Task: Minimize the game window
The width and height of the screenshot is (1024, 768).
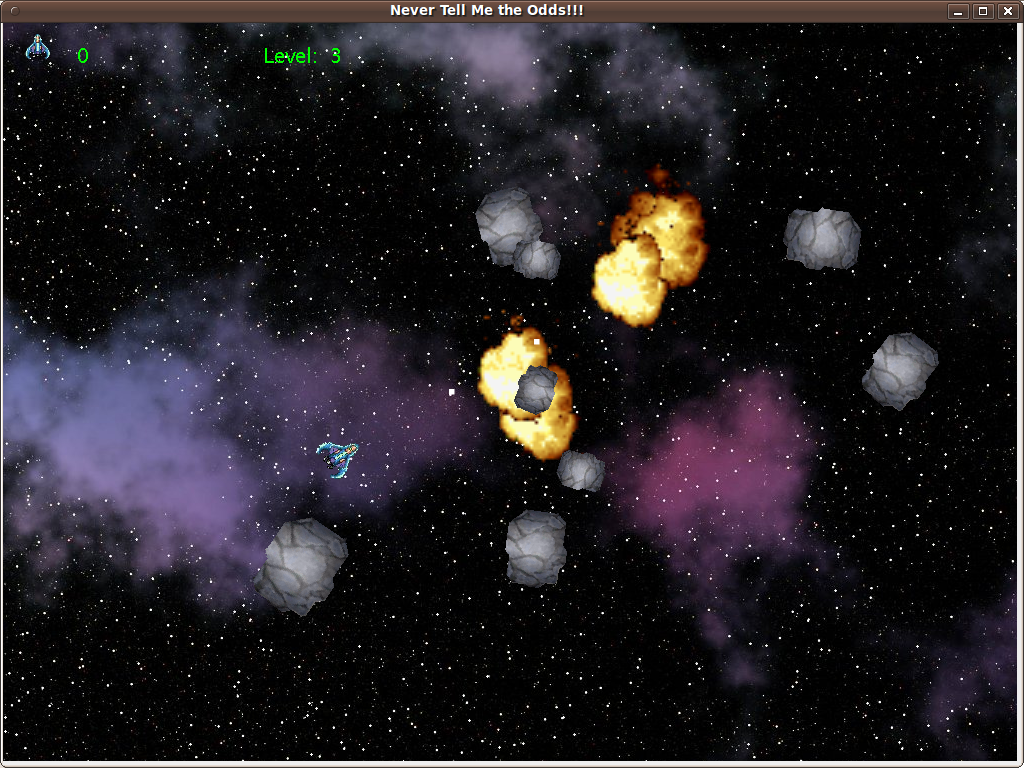Action: pyautogui.click(x=959, y=11)
